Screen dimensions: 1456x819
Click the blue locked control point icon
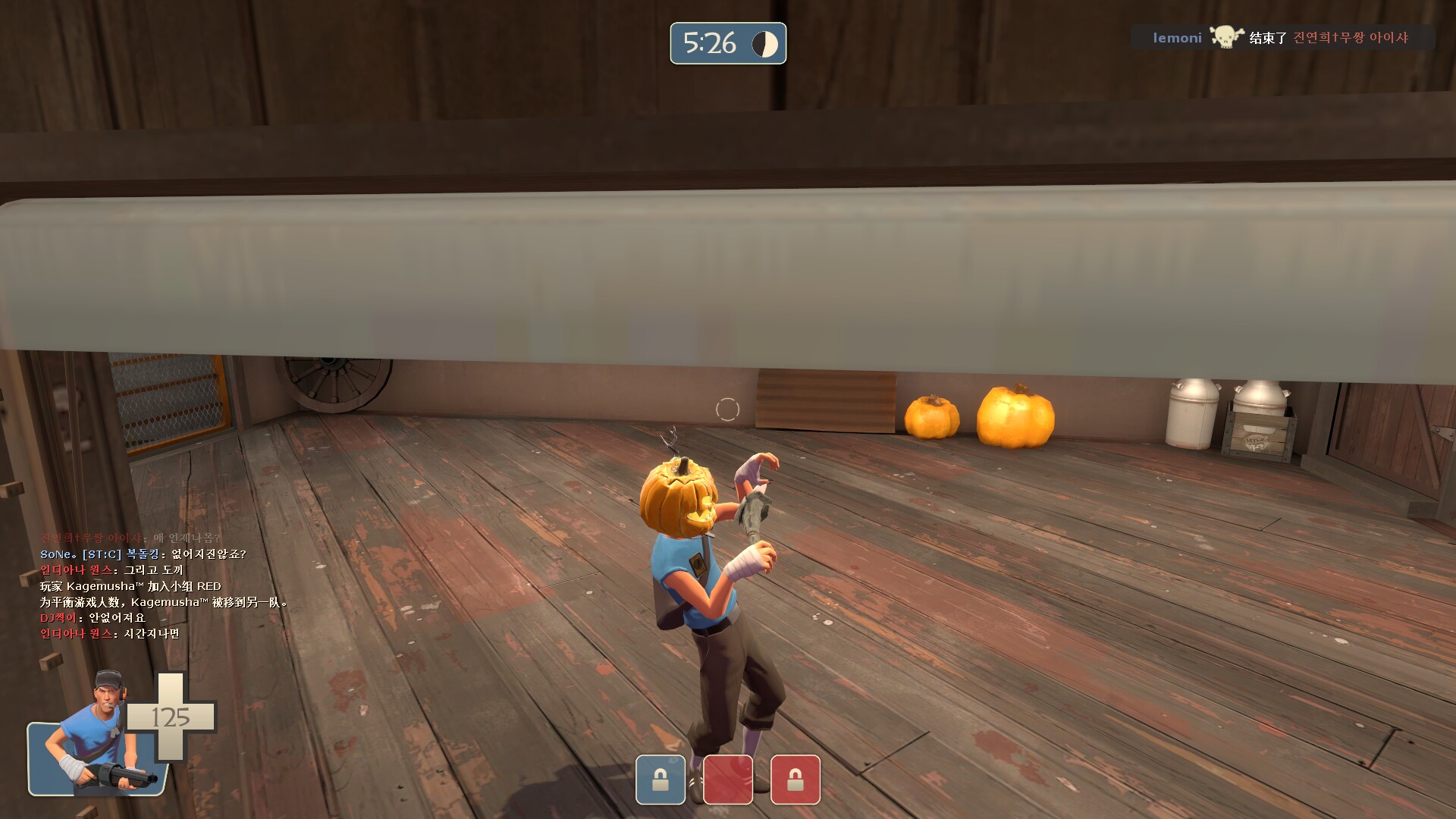coord(661,779)
